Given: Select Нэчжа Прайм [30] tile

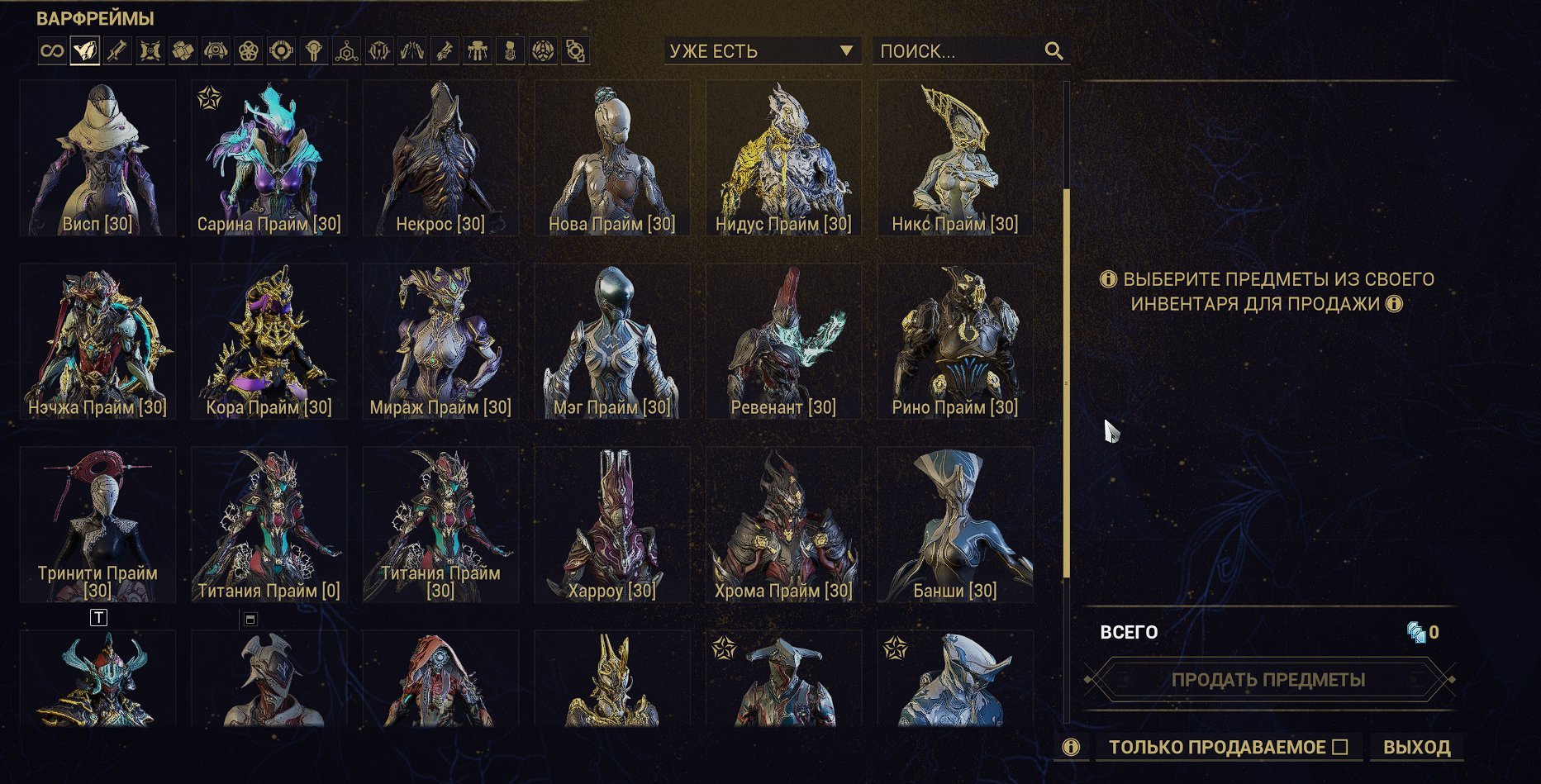Looking at the screenshot, I should point(98,341).
